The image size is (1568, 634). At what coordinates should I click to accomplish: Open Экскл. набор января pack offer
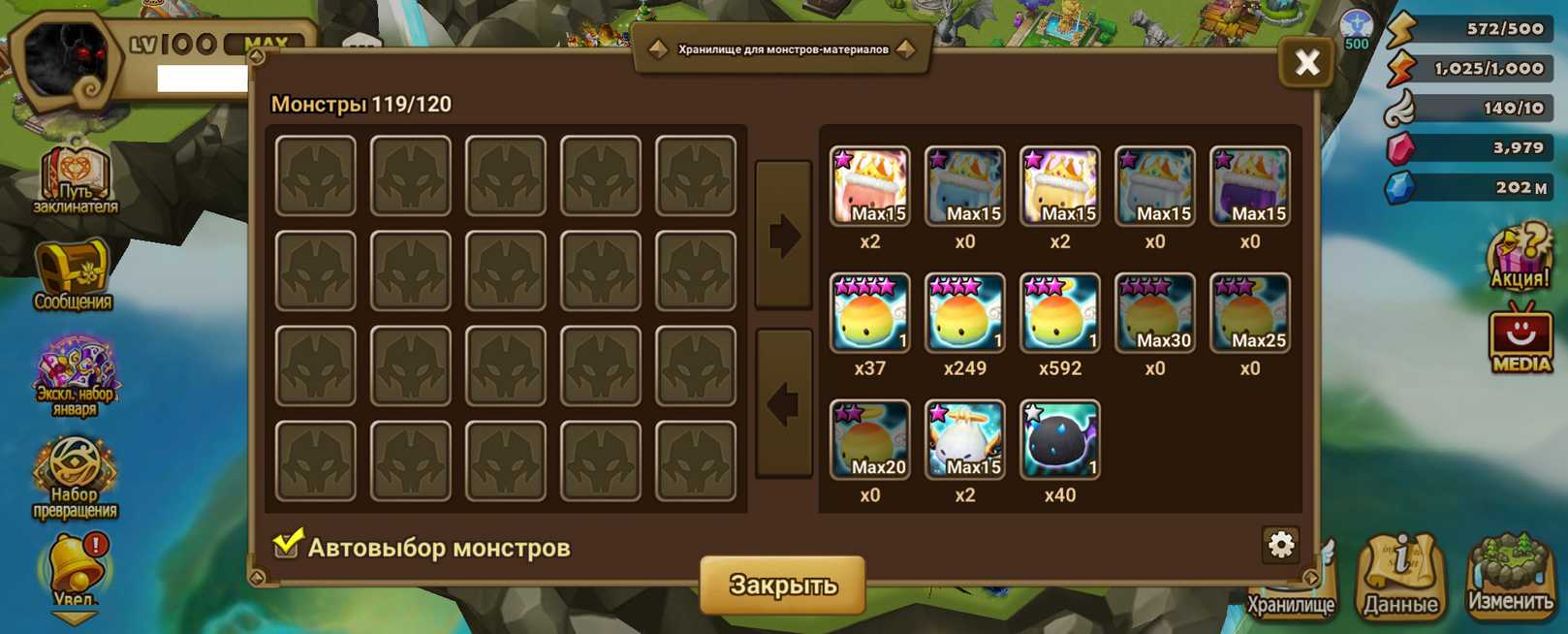click(x=75, y=373)
